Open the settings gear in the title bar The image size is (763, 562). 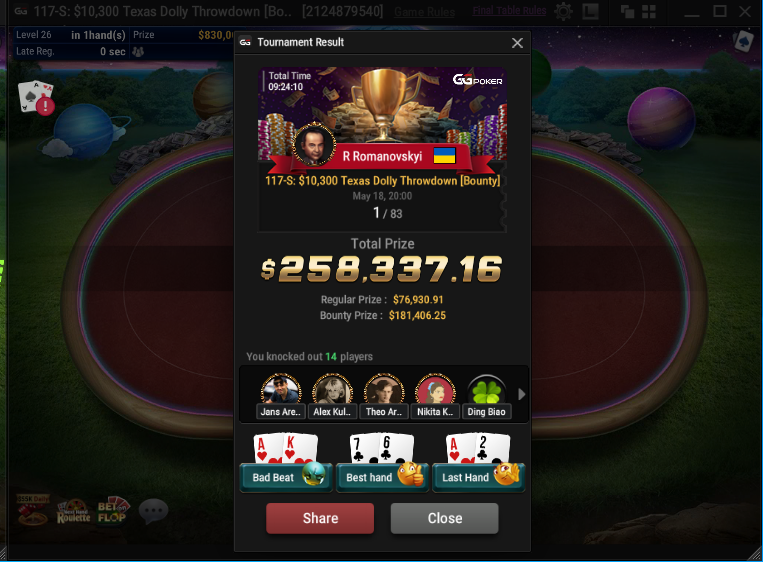pos(564,12)
